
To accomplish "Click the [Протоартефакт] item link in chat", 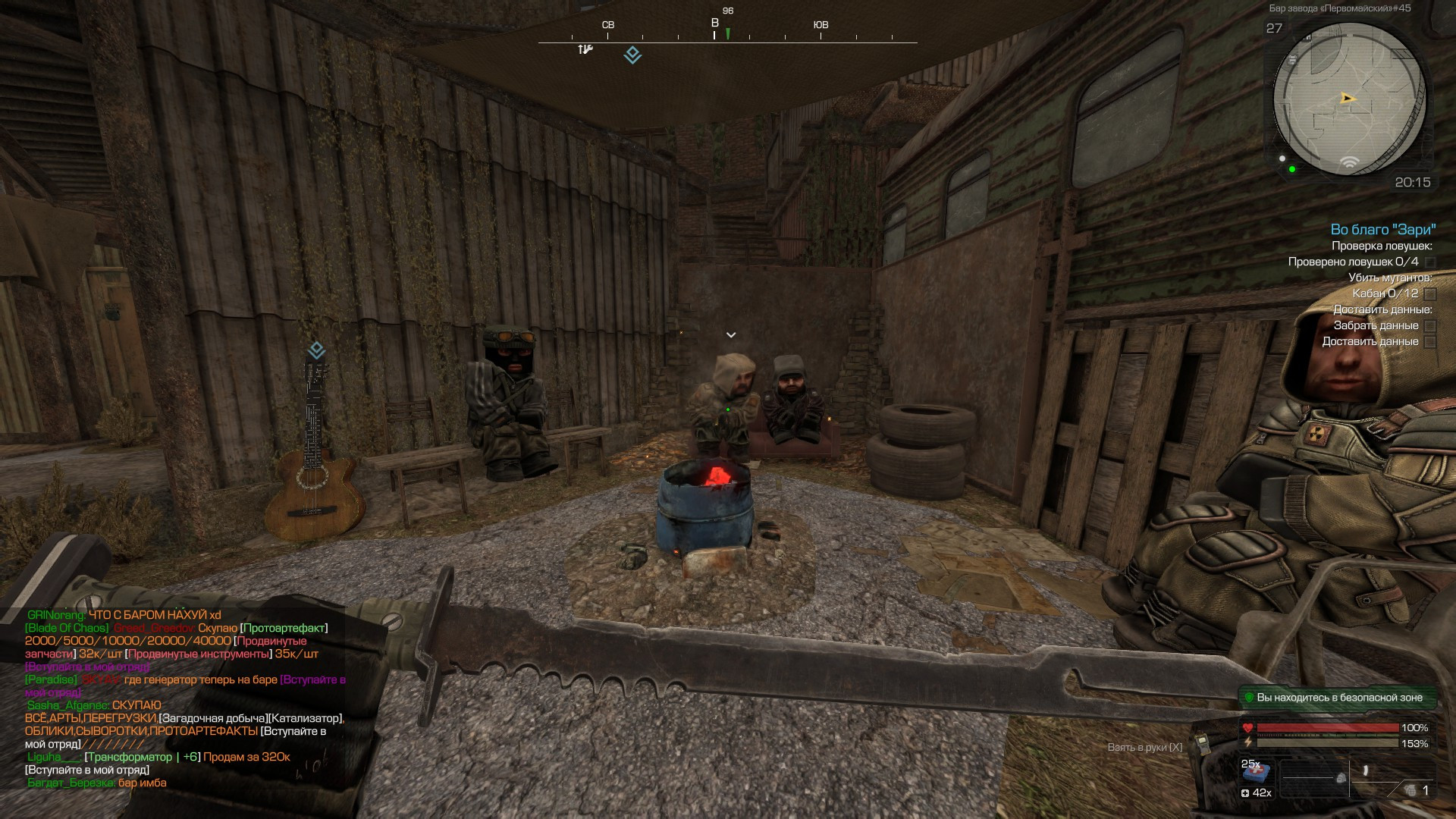I will tap(284, 628).
